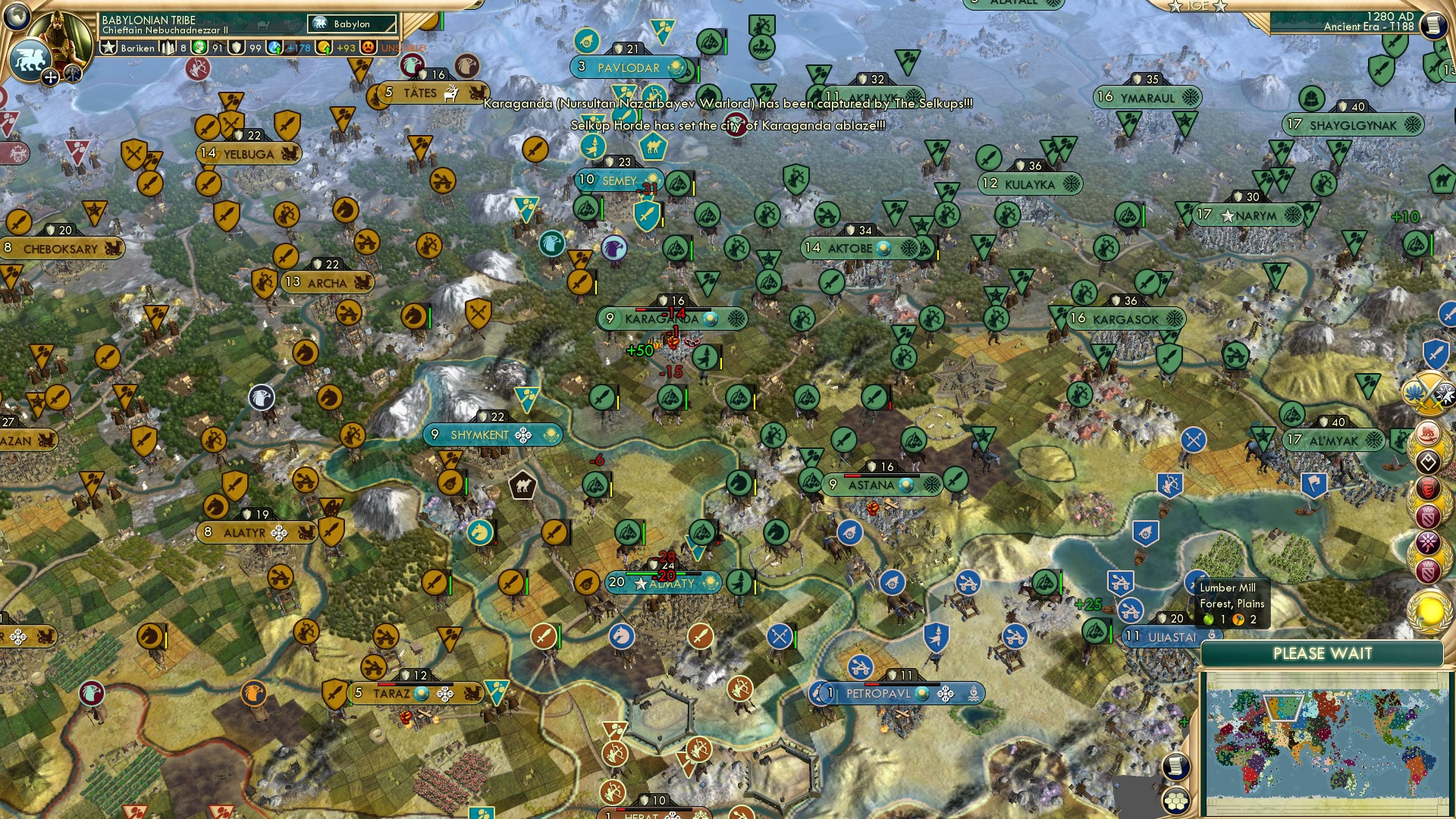
Task: Click the hourglass icon beside the 1280 AD date
Action: coord(1435,25)
